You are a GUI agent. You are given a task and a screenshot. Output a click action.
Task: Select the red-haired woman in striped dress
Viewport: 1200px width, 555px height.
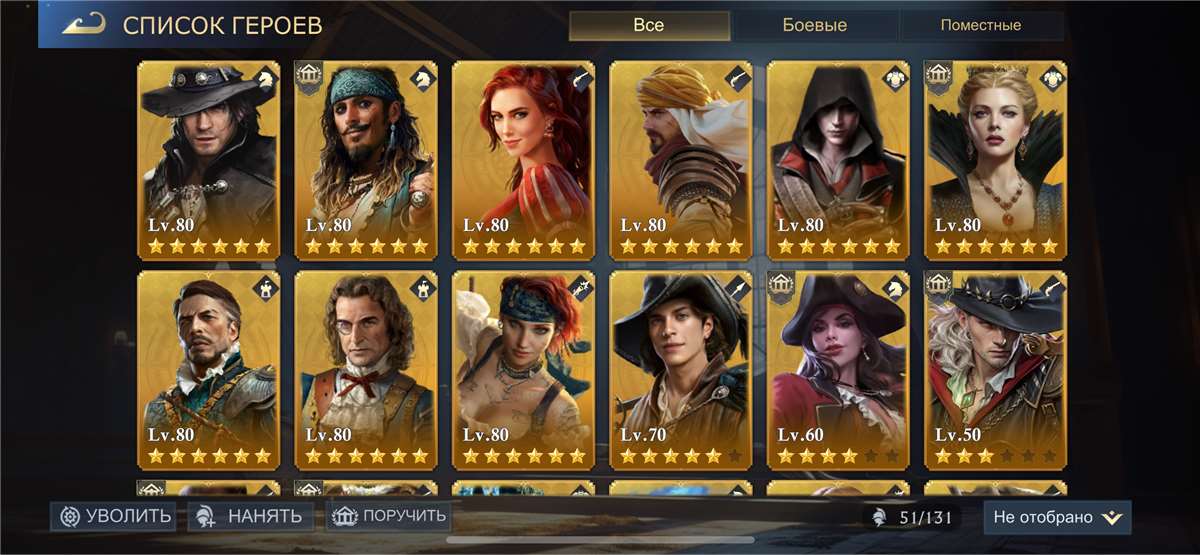coord(523,160)
